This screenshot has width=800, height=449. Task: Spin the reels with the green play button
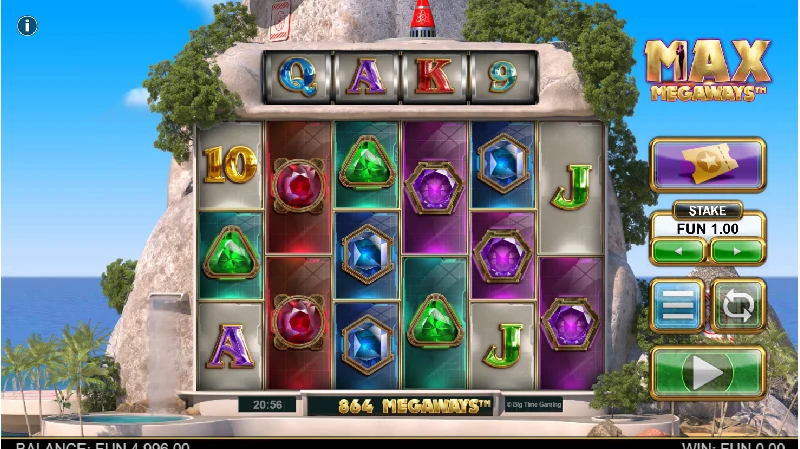[x=707, y=373]
